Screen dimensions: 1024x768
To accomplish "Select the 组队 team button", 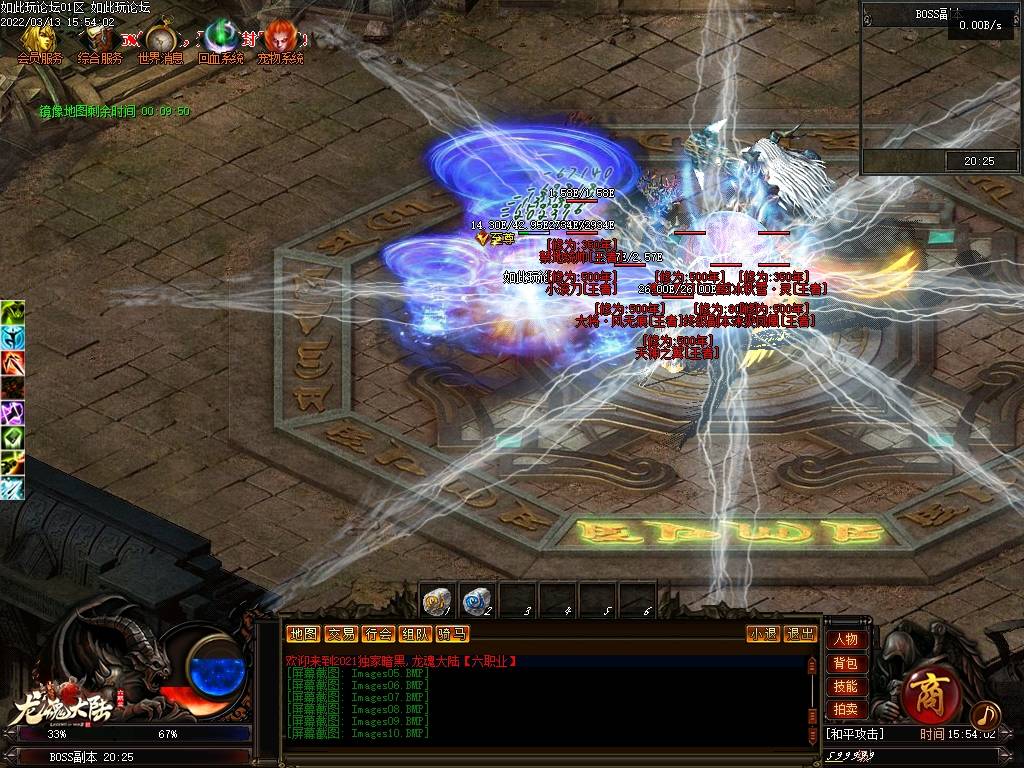I will click(x=415, y=633).
